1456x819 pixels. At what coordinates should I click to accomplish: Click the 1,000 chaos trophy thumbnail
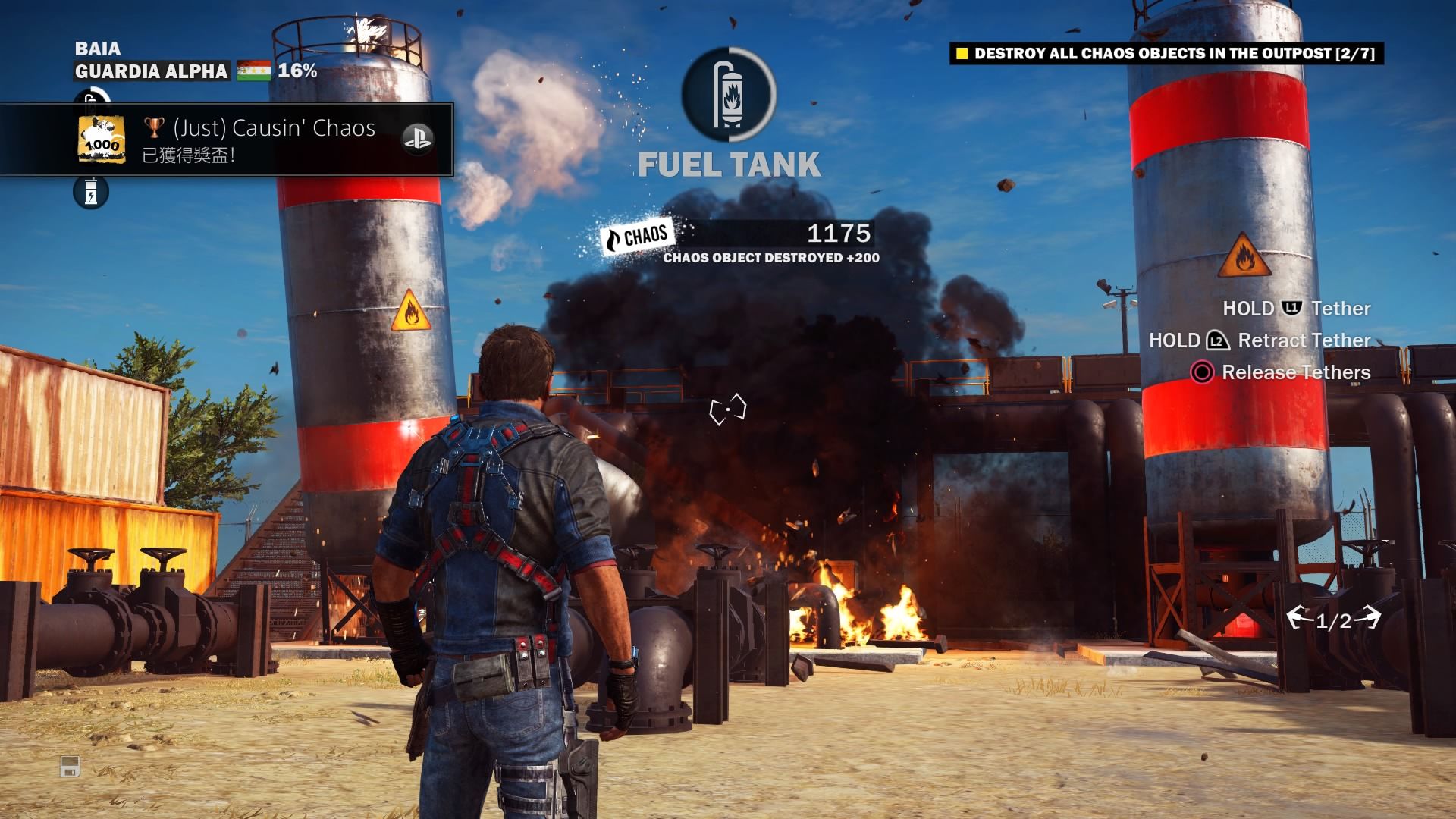coord(102,140)
